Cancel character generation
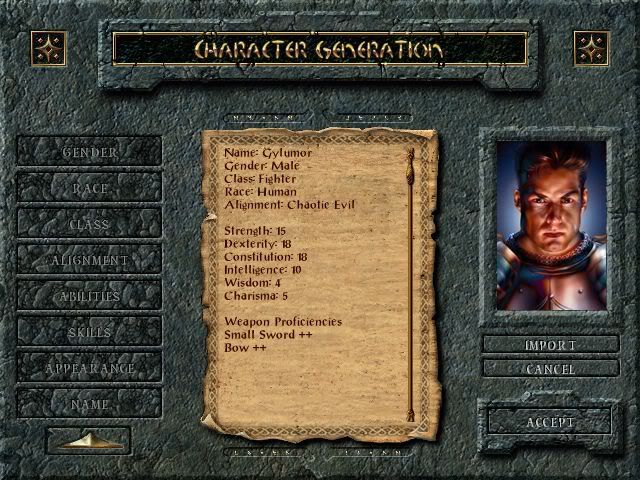Viewport: 640px width, 480px height. (550, 369)
